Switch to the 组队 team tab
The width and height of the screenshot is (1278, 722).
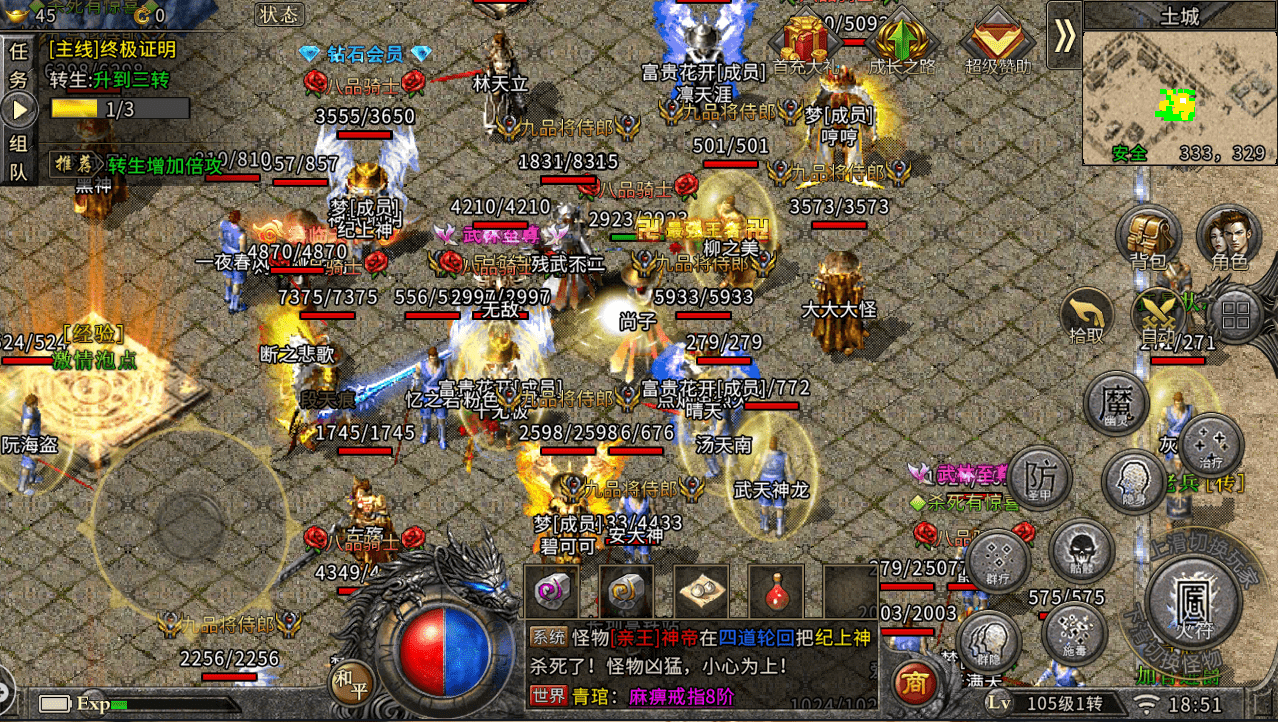point(19,156)
